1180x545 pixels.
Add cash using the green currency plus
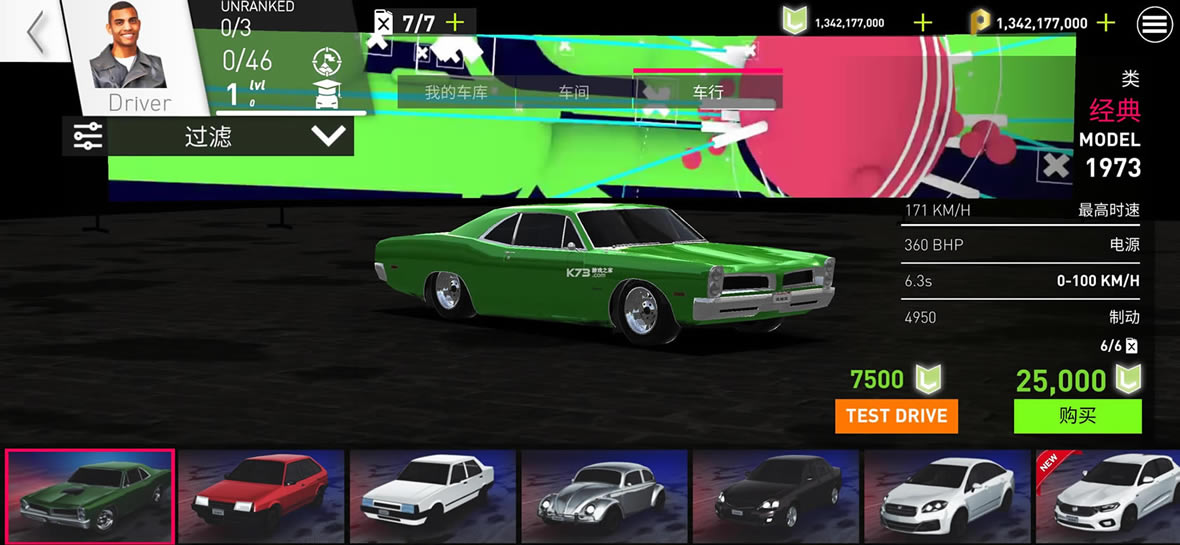coord(923,22)
